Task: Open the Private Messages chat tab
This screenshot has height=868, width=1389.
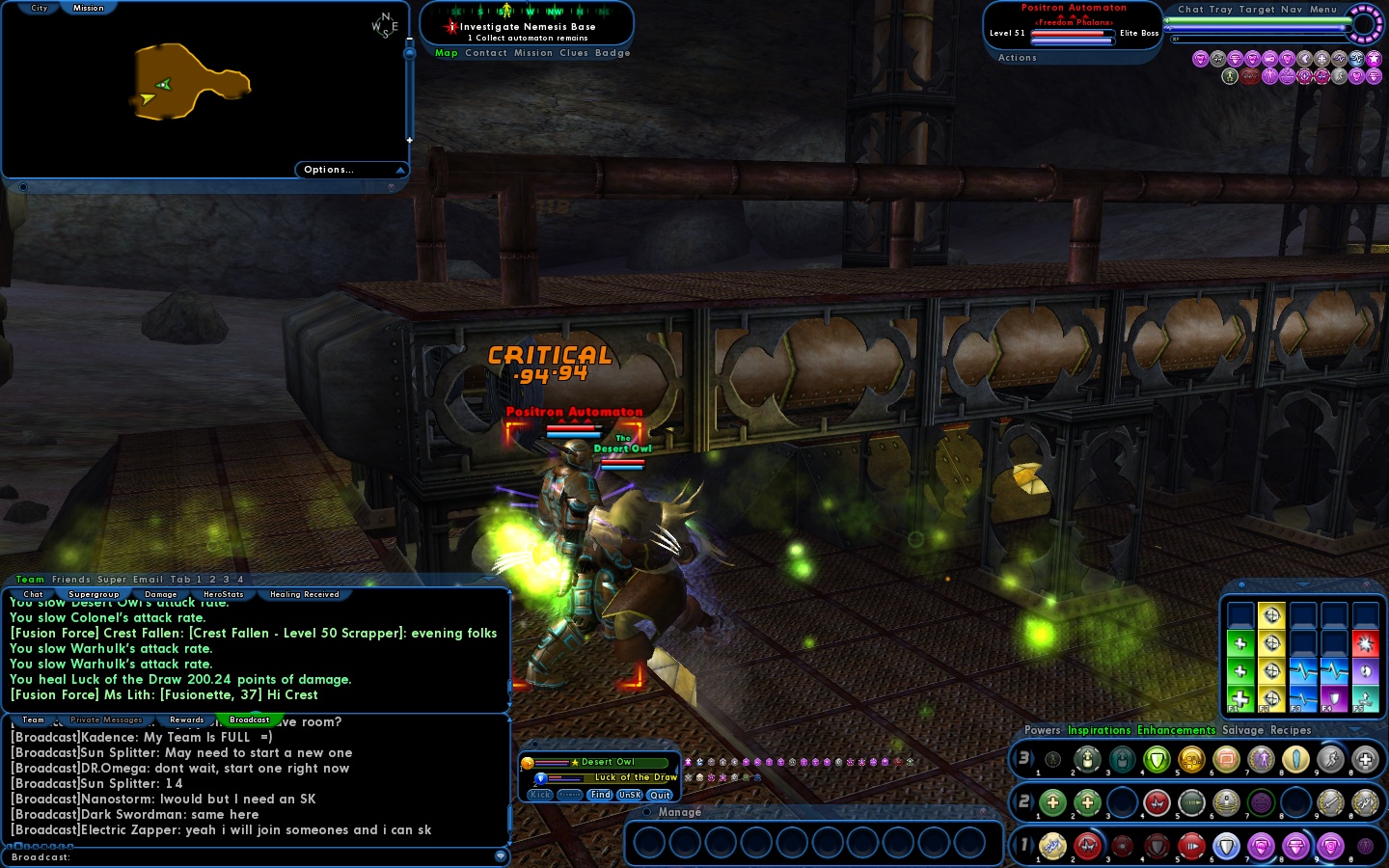Action: click(106, 720)
